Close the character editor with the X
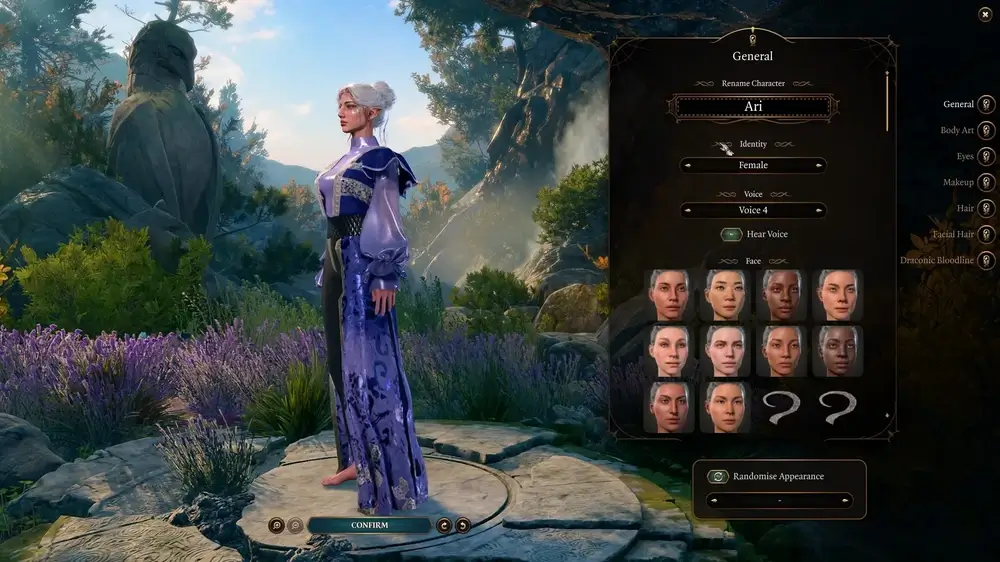The width and height of the screenshot is (1000, 562). click(985, 14)
